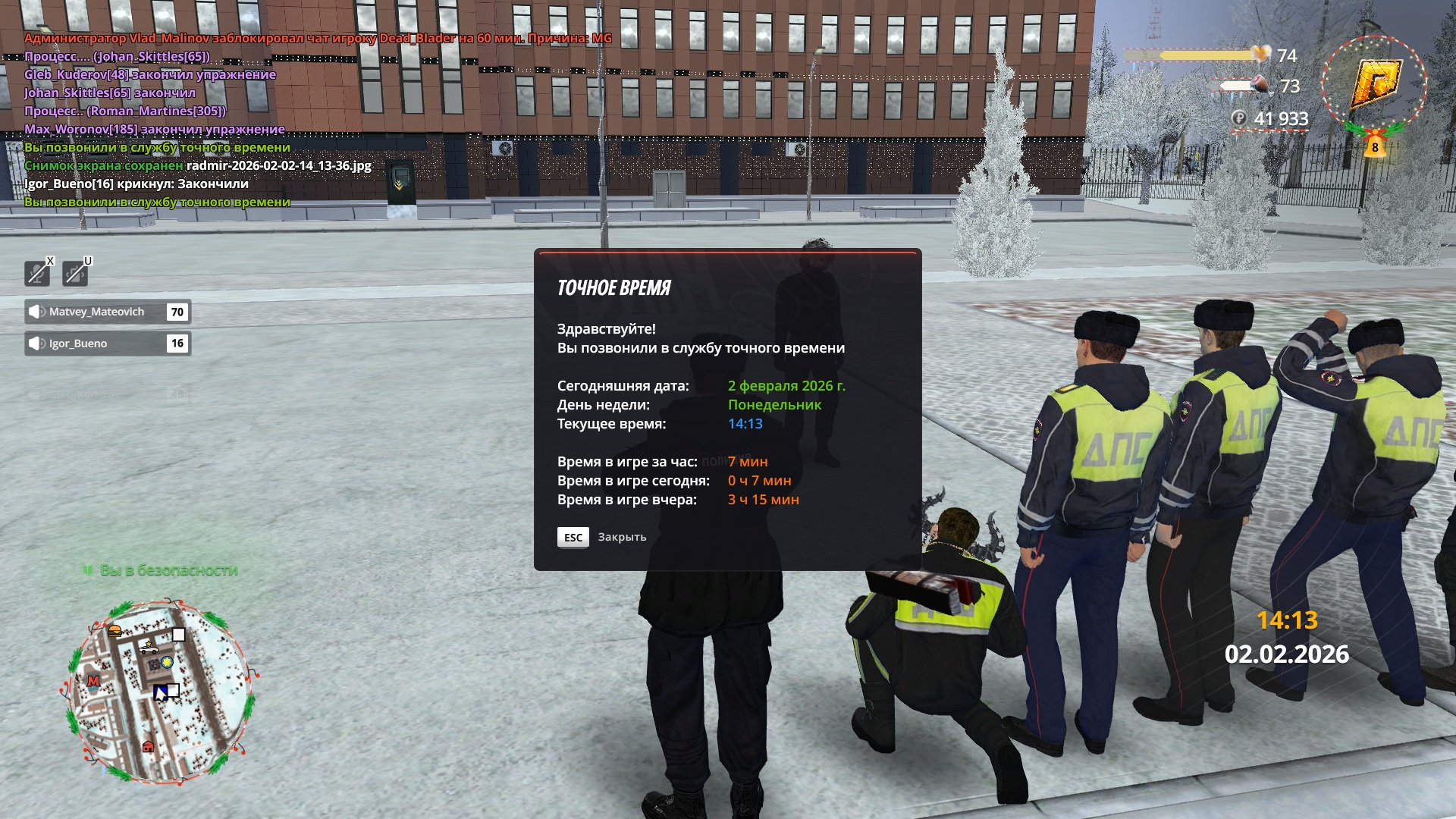Click the red house marker on minimap

click(x=148, y=747)
